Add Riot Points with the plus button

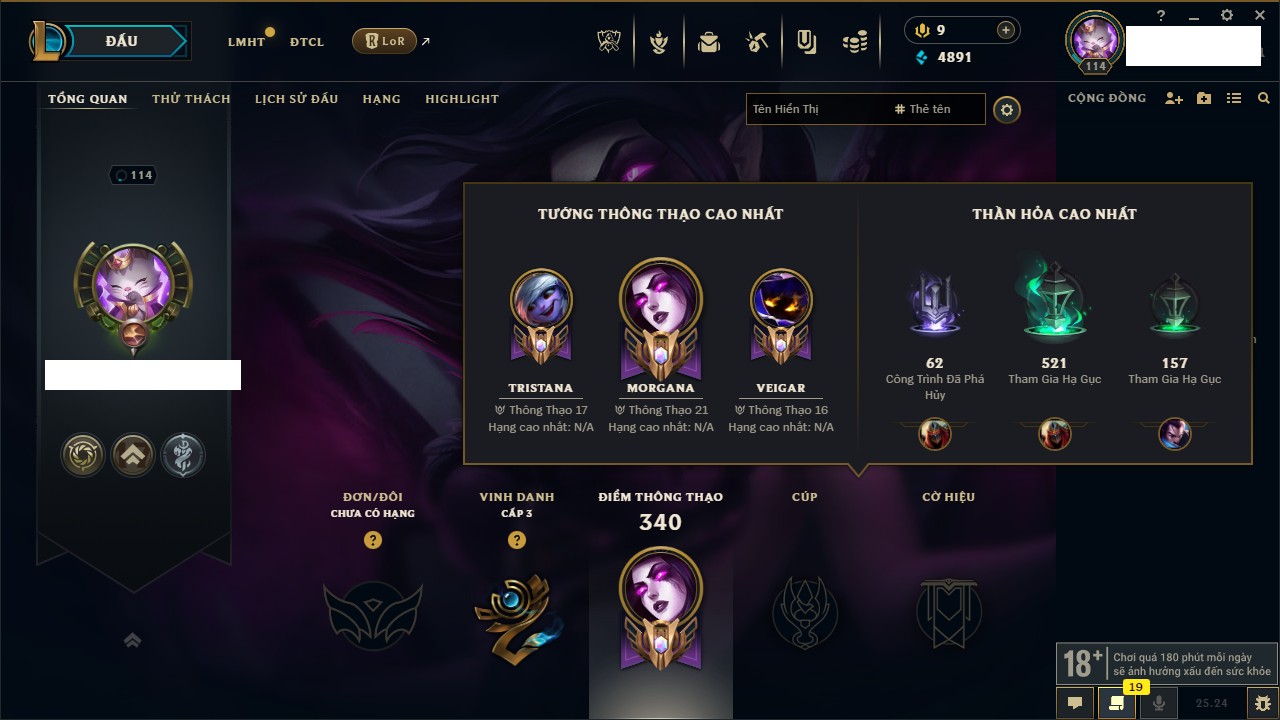[1006, 30]
